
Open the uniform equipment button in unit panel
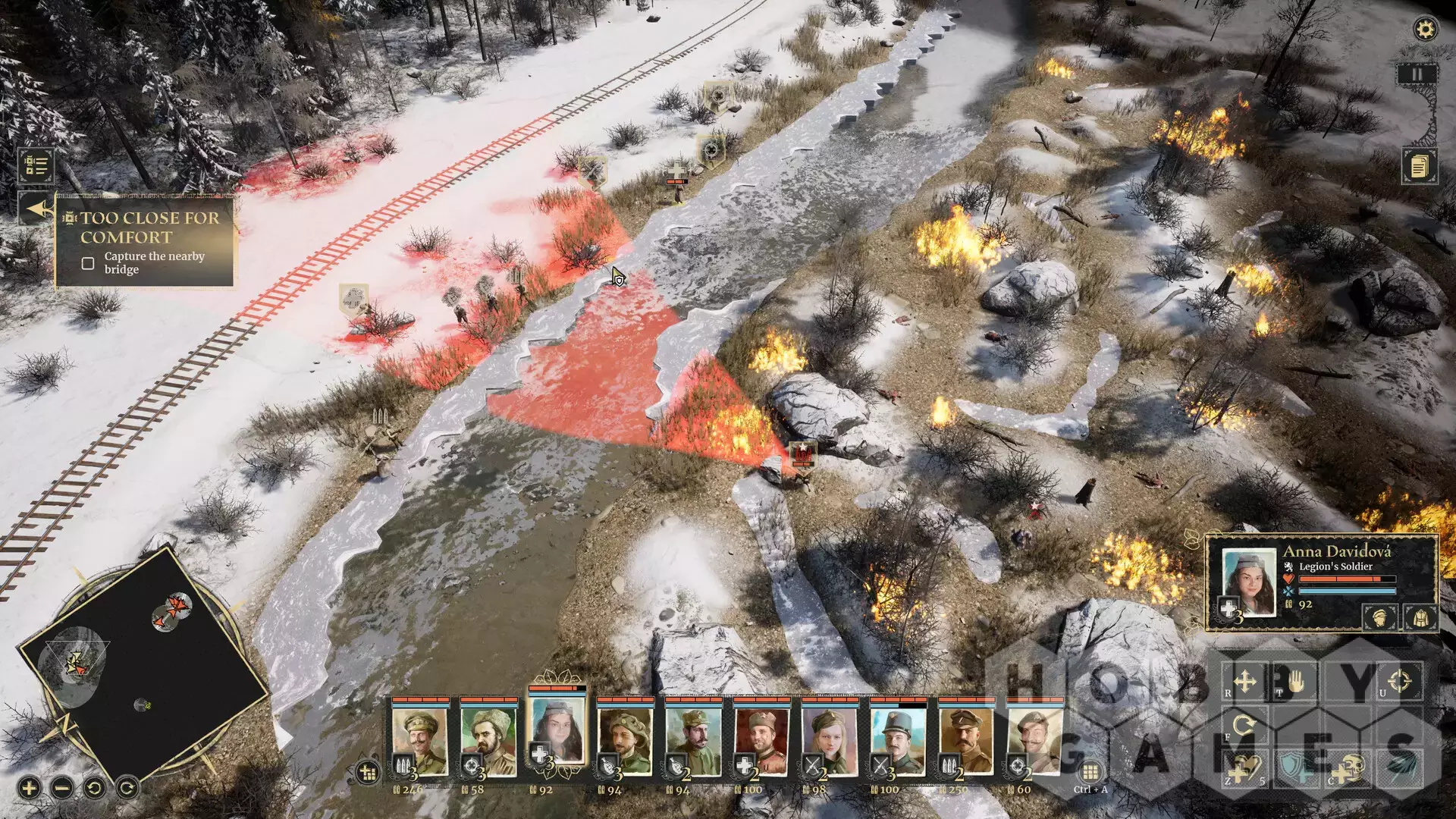pyautogui.click(x=1420, y=617)
